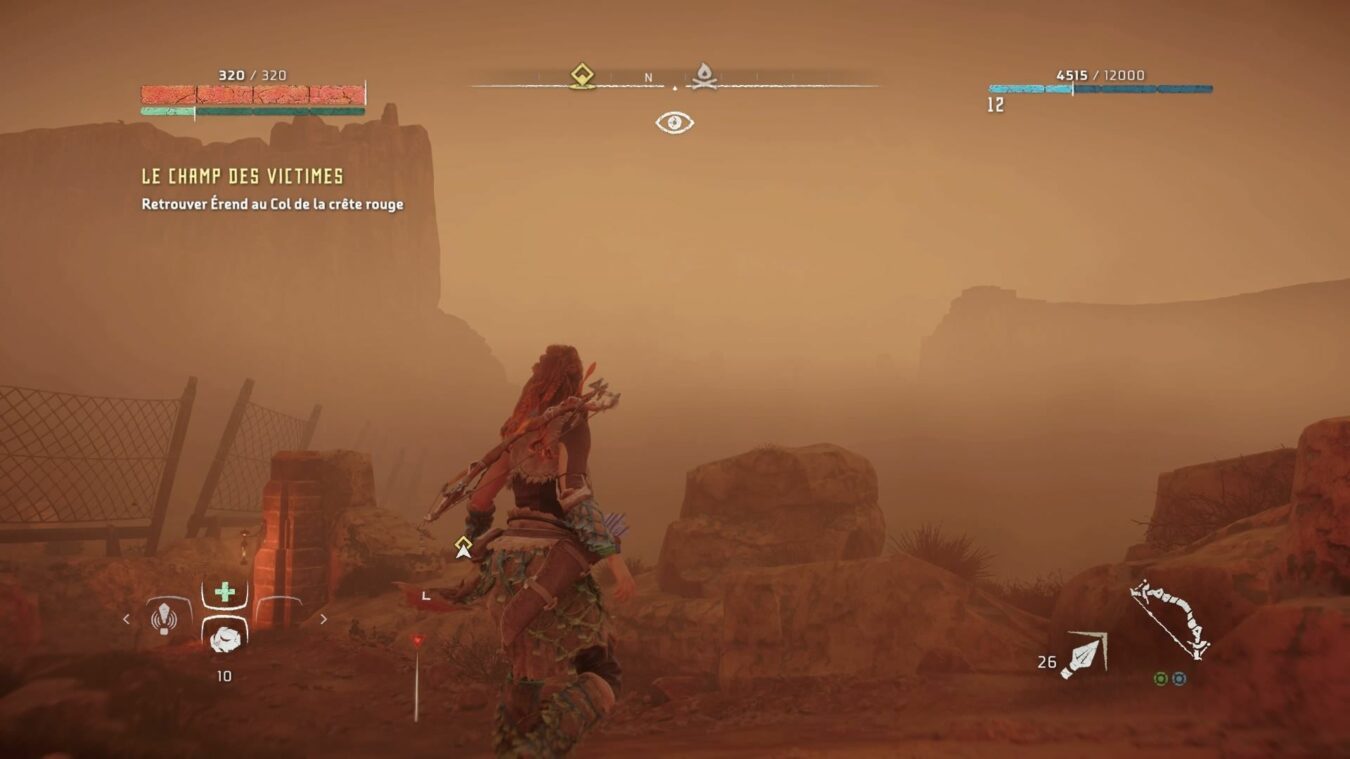This screenshot has width=1350, height=759.
Task: Select the campfire icon on the compass
Action: point(704,76)
